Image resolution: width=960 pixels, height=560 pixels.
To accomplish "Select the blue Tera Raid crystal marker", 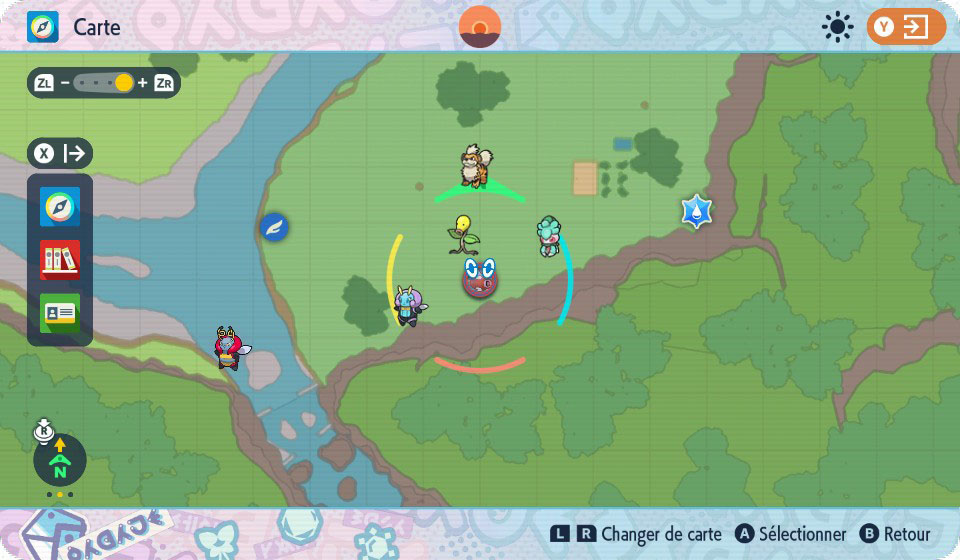I will tap(695, 211).
